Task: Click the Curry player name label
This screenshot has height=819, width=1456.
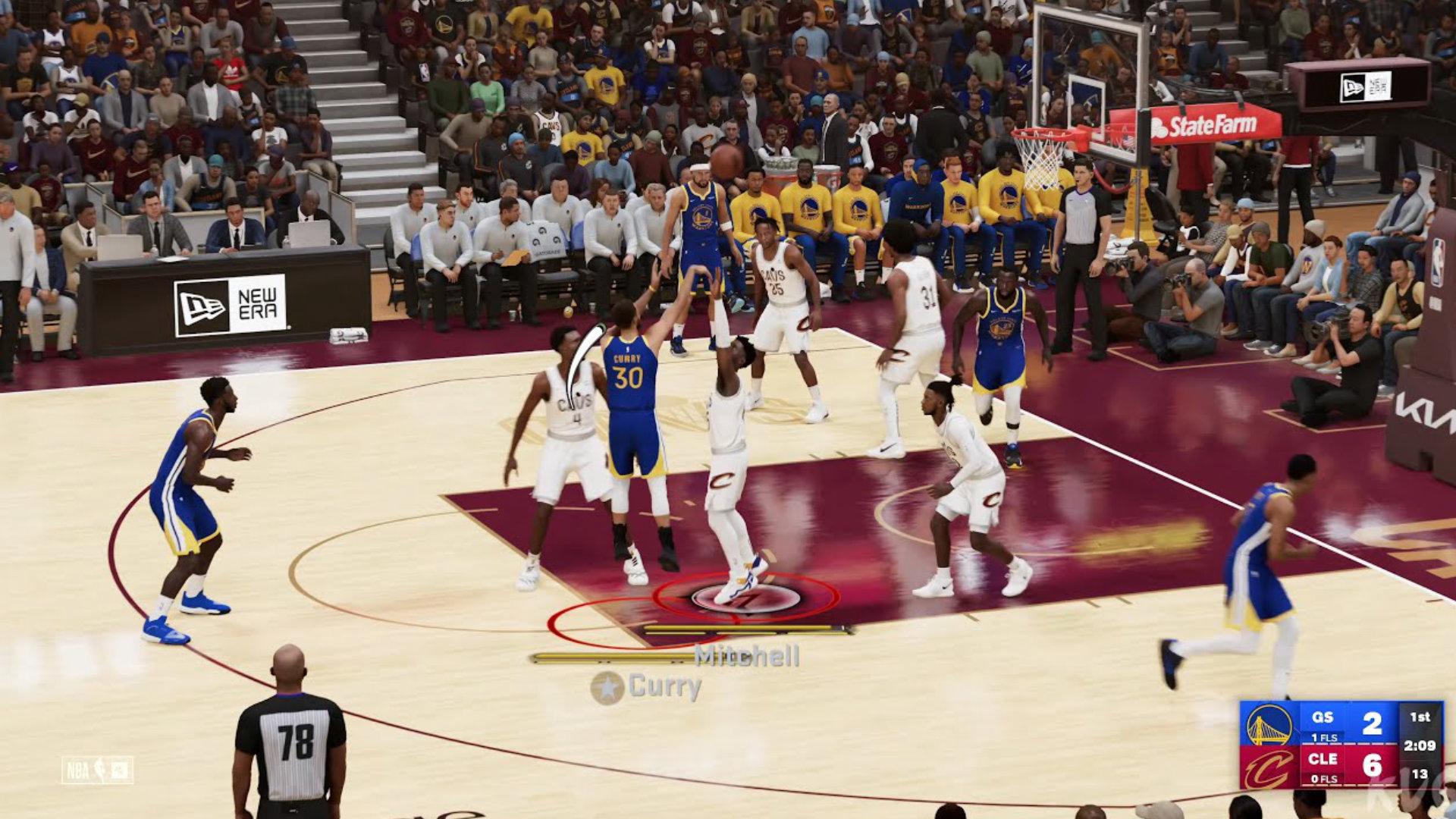Action: coord(664,687)
